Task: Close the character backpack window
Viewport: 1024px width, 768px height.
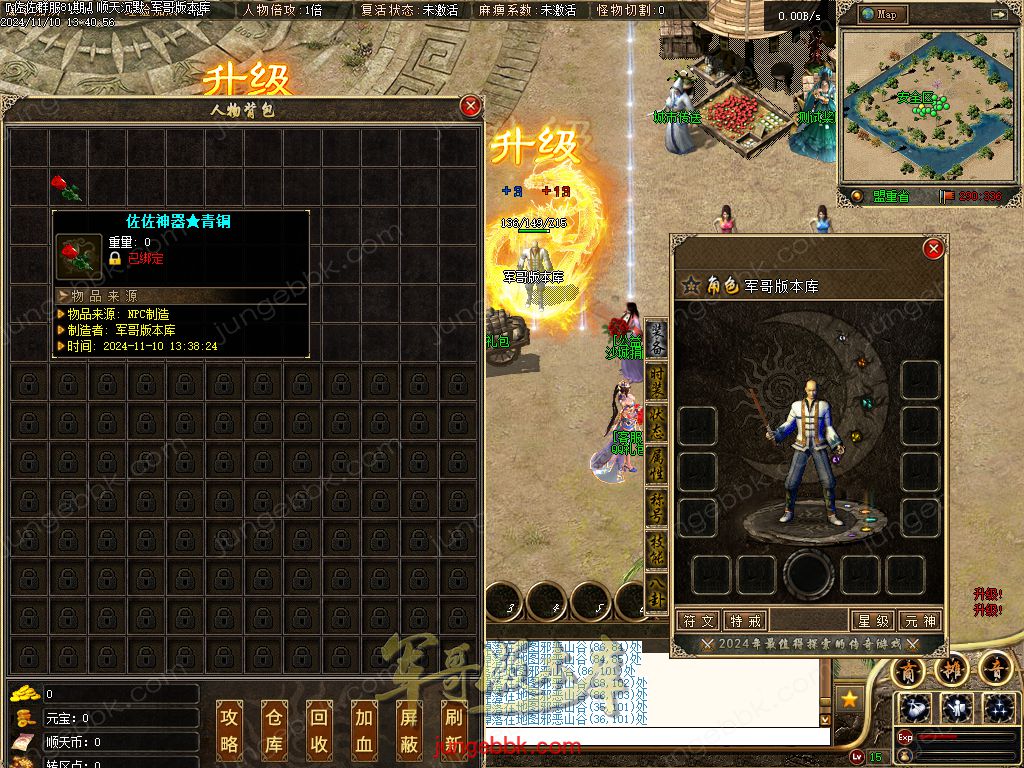Action: 470,106
